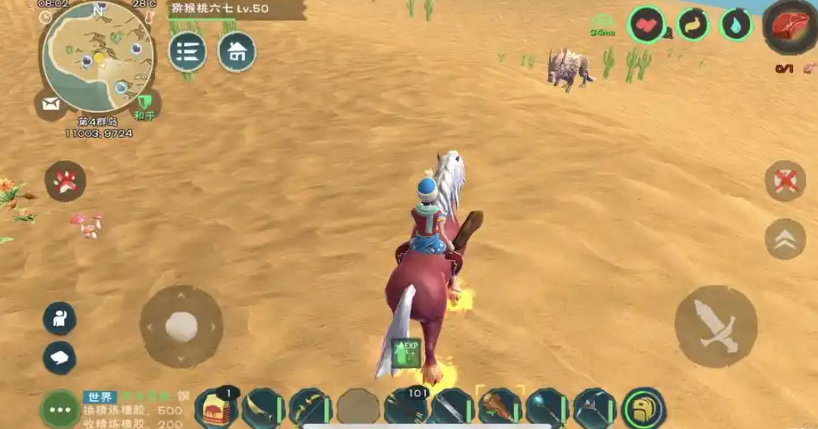The width and height of the screenshot is (818, 429).
Task: Open the red paw pet menu
Action: click(x=65, y=181)
